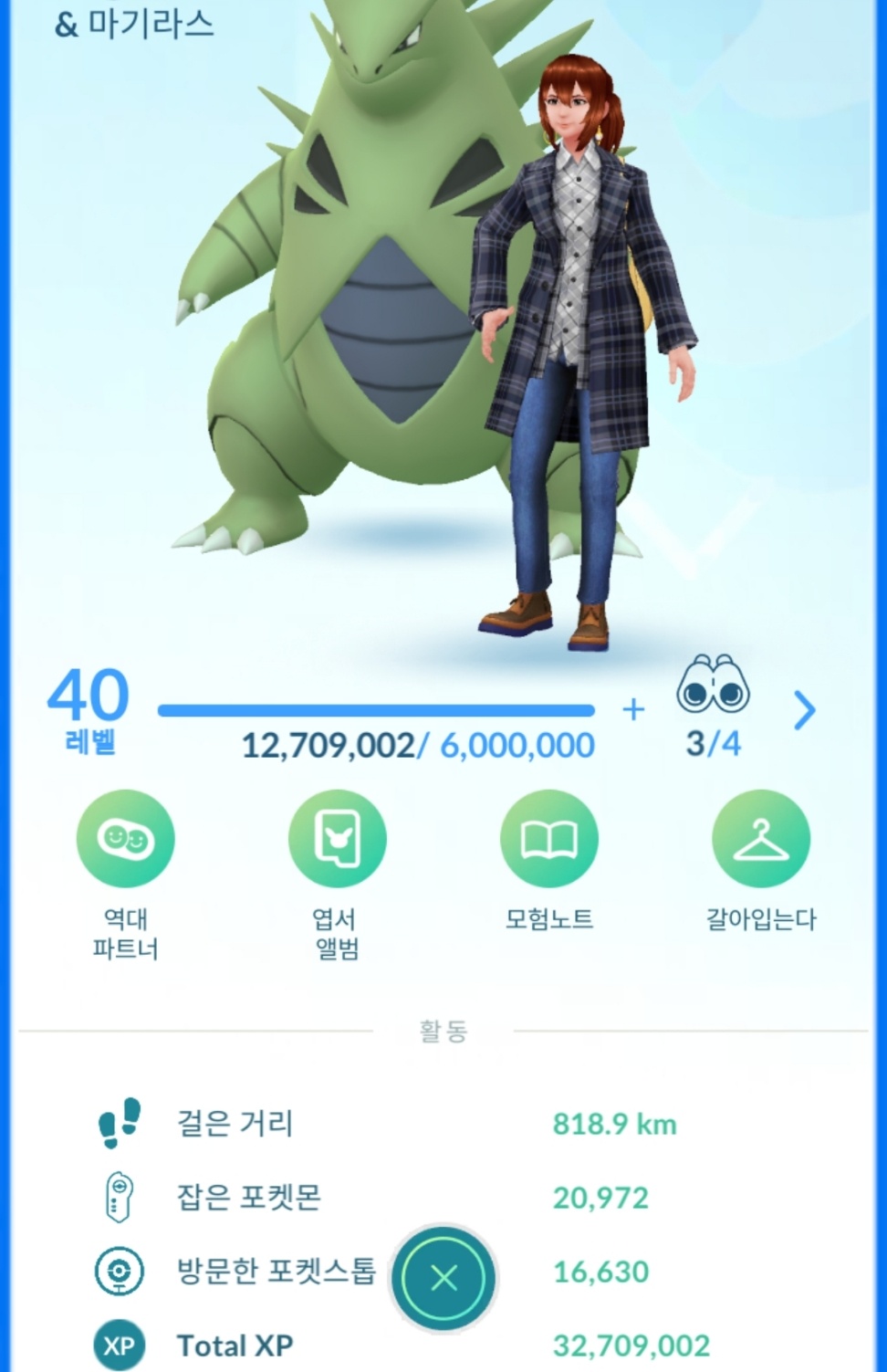Tap the right arrow next to 3/4
The width and height of the screenshot is (887, 1372).
pos(804,709)
